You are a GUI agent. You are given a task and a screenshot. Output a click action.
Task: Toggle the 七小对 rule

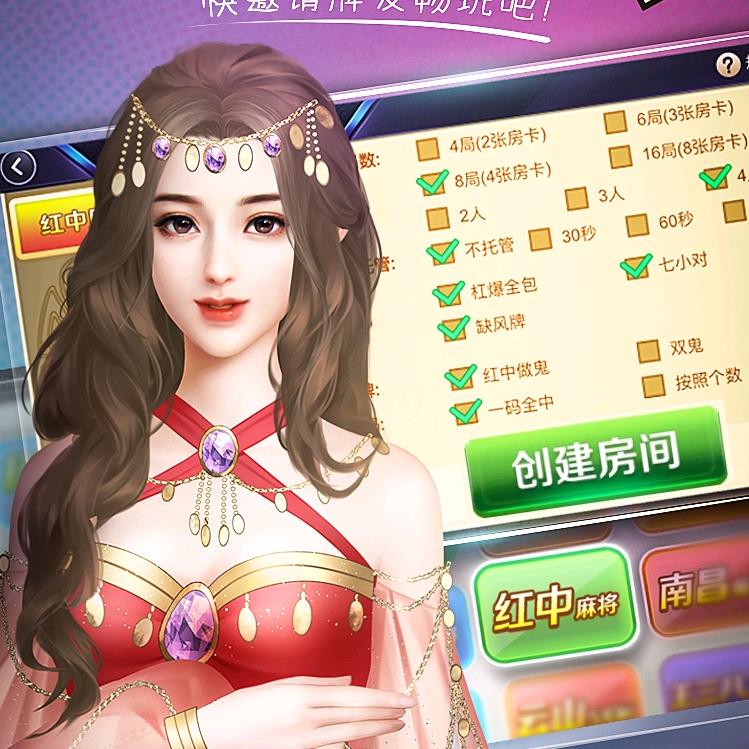click(x=635, y=267)
